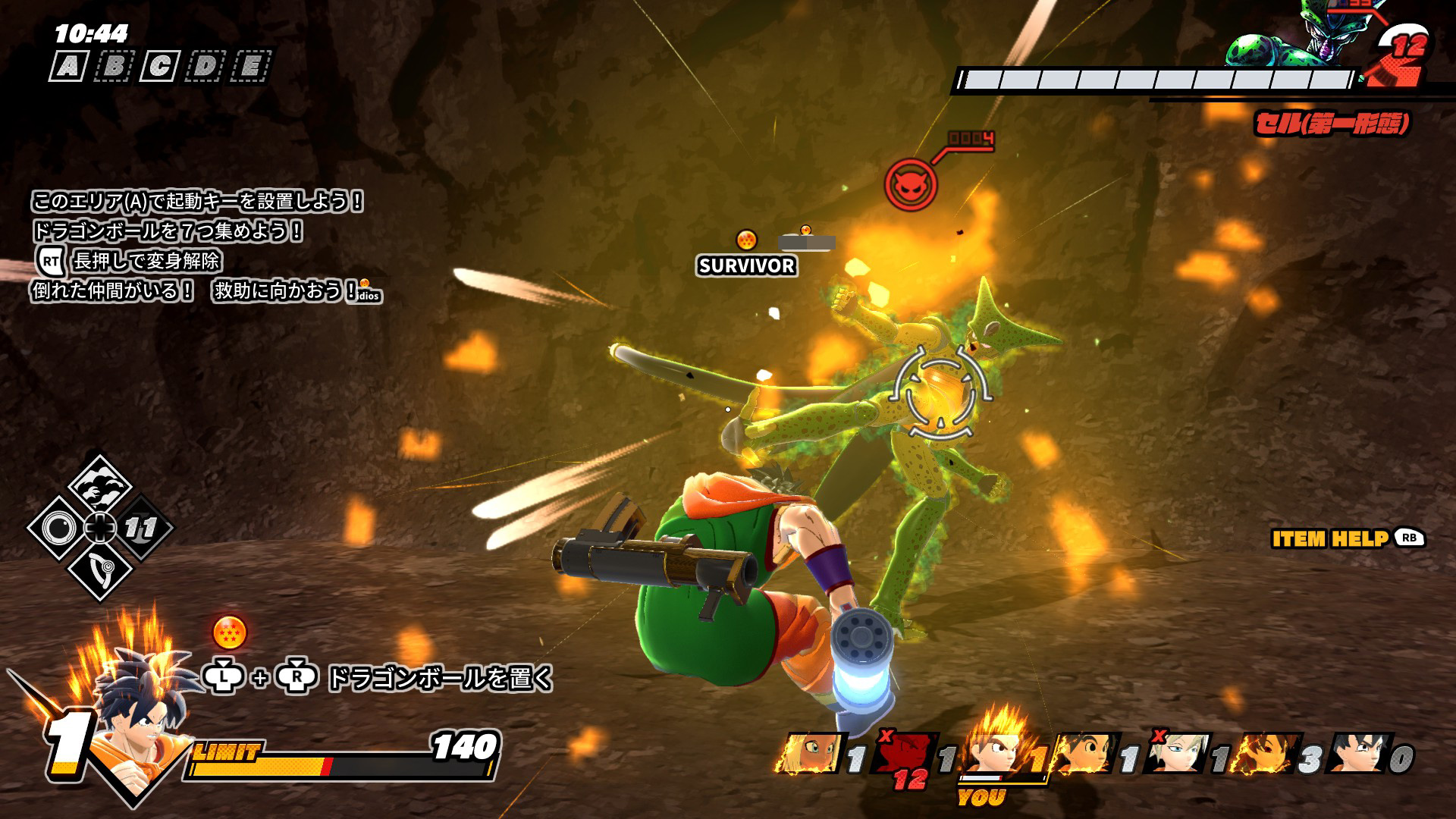Select the round radar item slot
Image resolution: width=1456 pixels, height=819 pixels.
point(58,527)
